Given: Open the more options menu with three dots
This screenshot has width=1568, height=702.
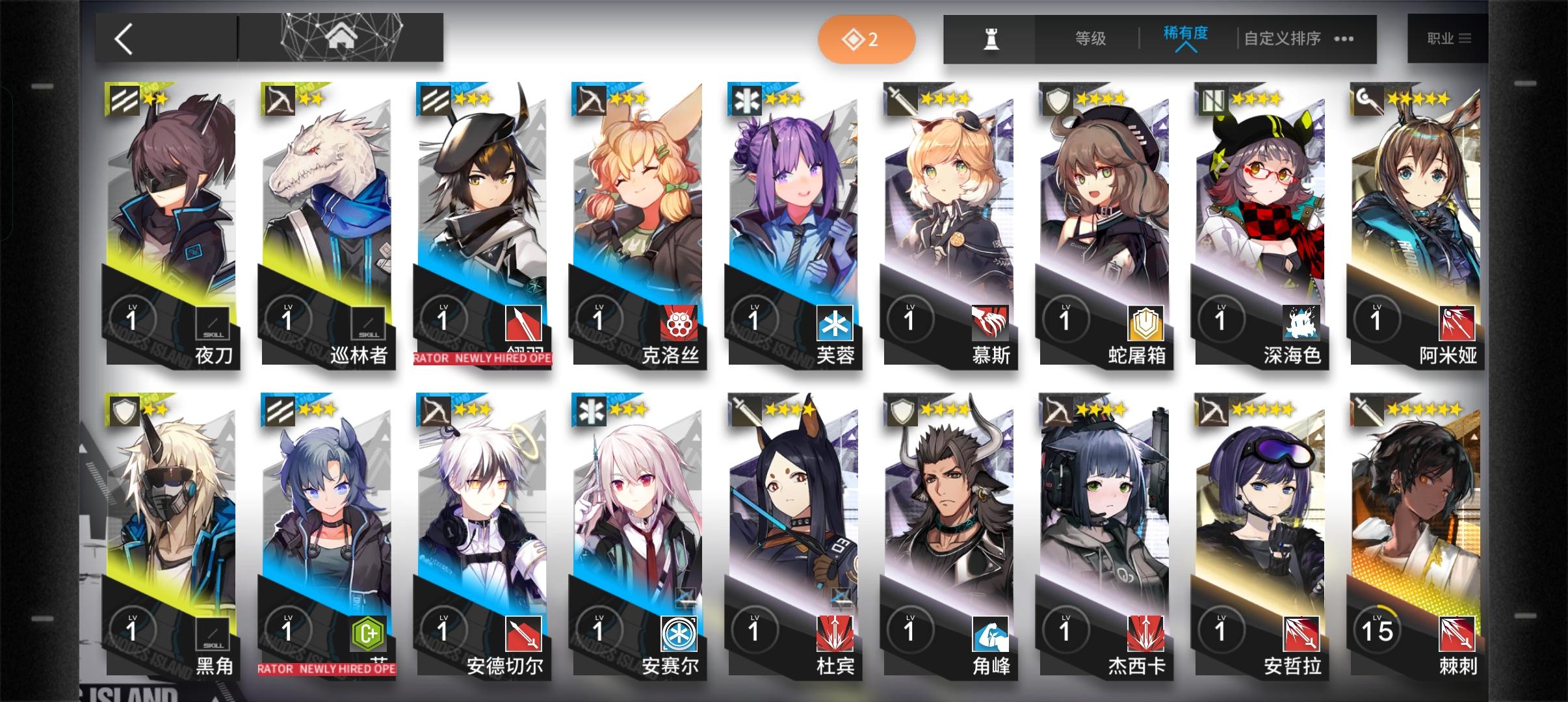Looking at the screenshot, I should 1341,39.
